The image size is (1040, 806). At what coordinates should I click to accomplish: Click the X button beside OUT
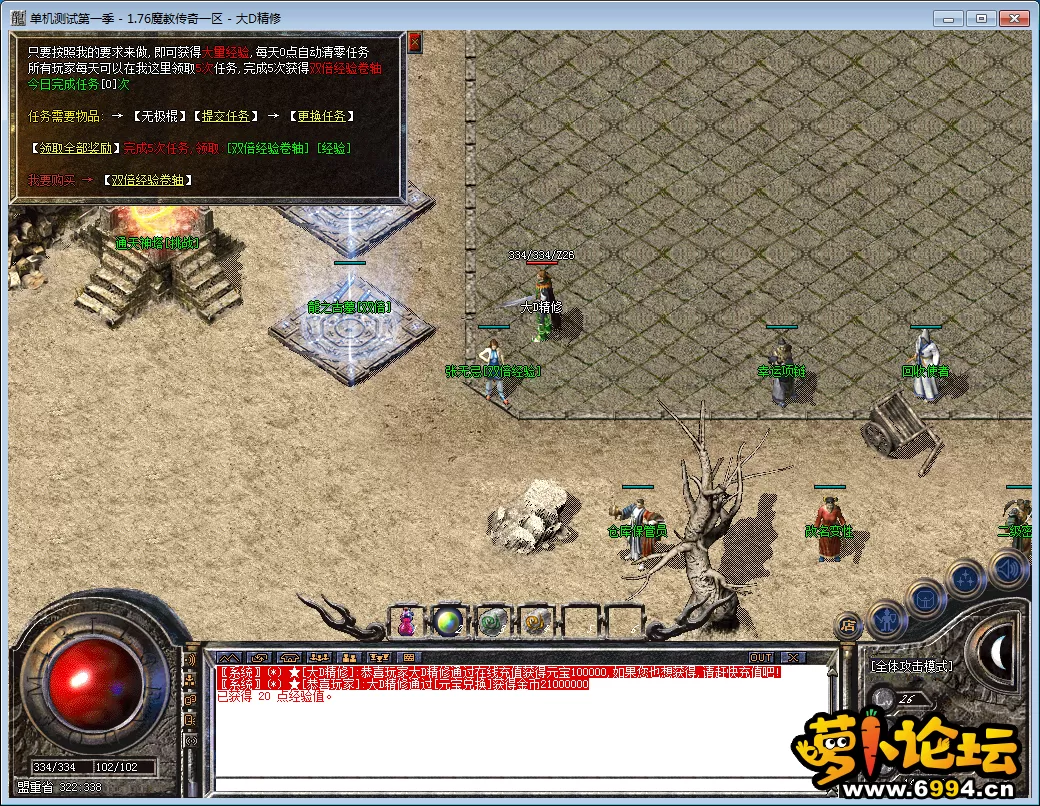[792, 657]
